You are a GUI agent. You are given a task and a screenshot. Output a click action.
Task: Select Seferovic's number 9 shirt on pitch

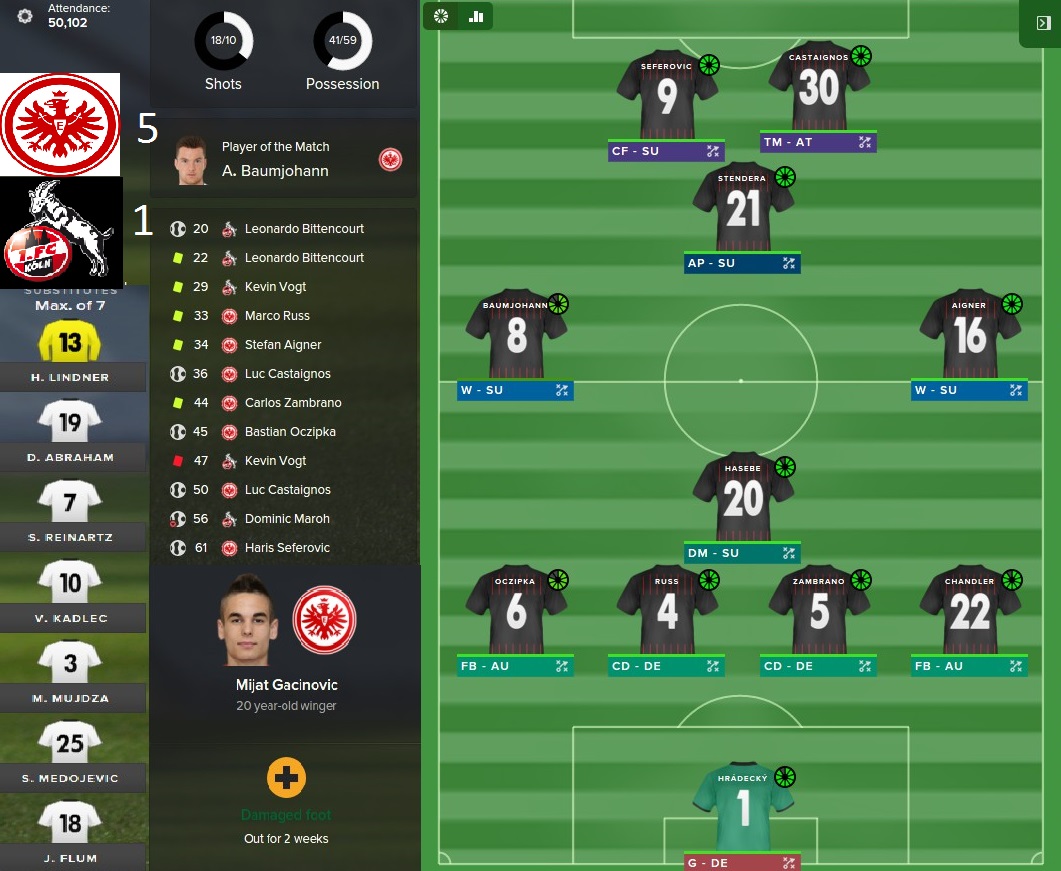(x=667, y=96)
